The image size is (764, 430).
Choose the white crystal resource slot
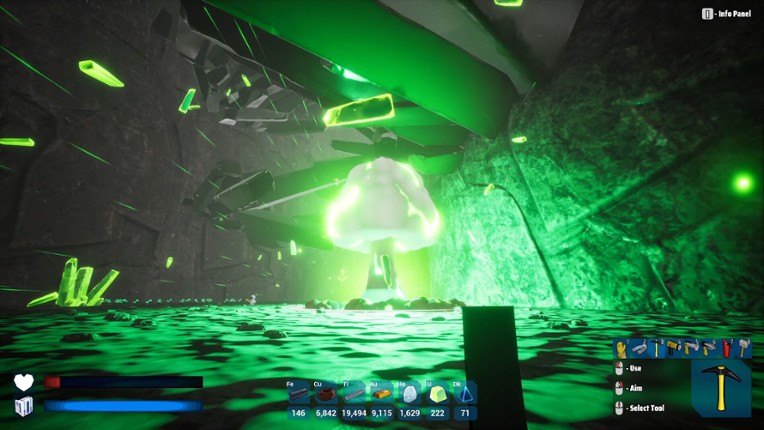pyautogui.click(x=410, y=395)
